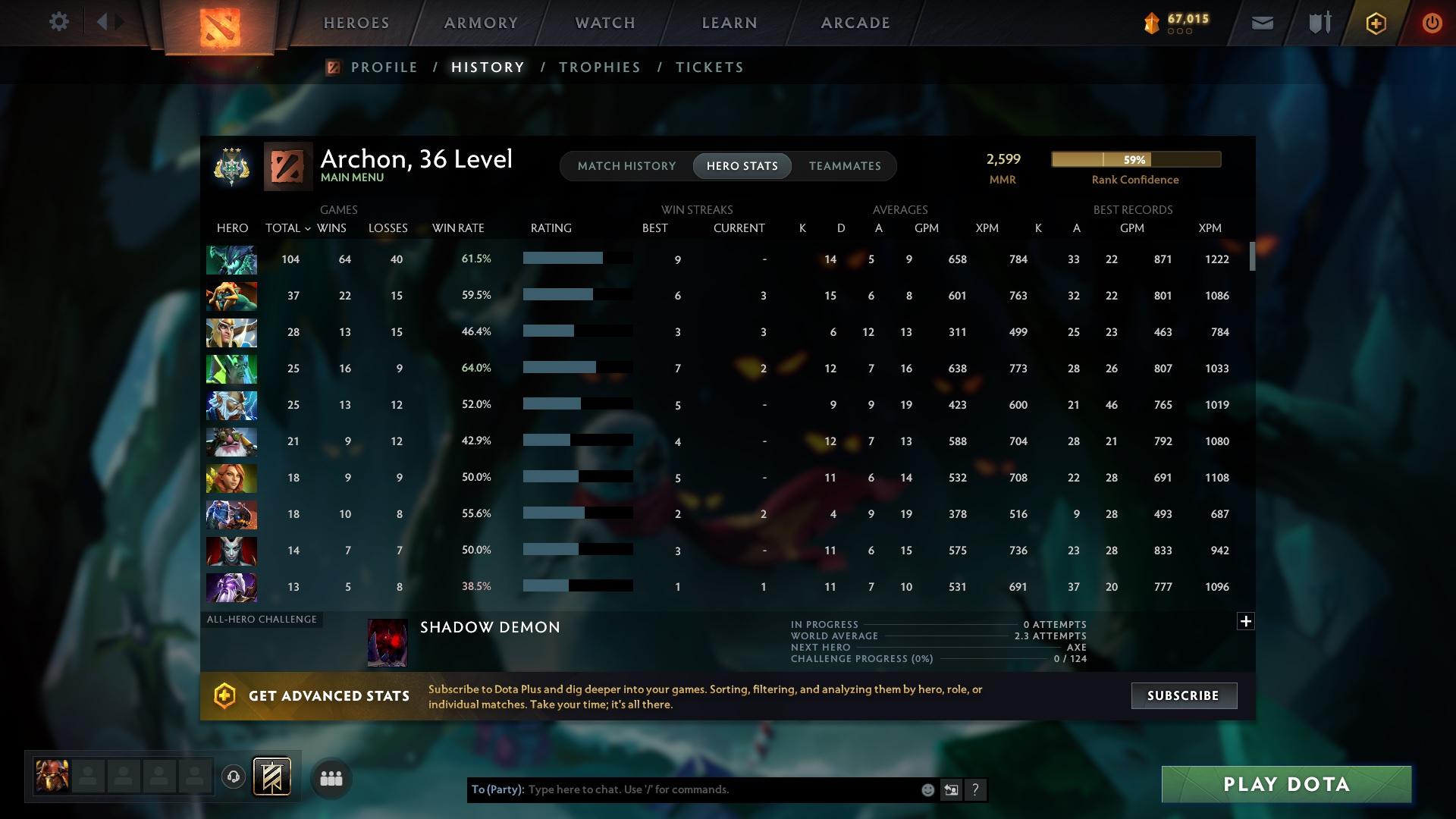The height and width of the screenshot is (819, 1456).
Task: Click the Play Dota button
Action: pos(1285,784)
